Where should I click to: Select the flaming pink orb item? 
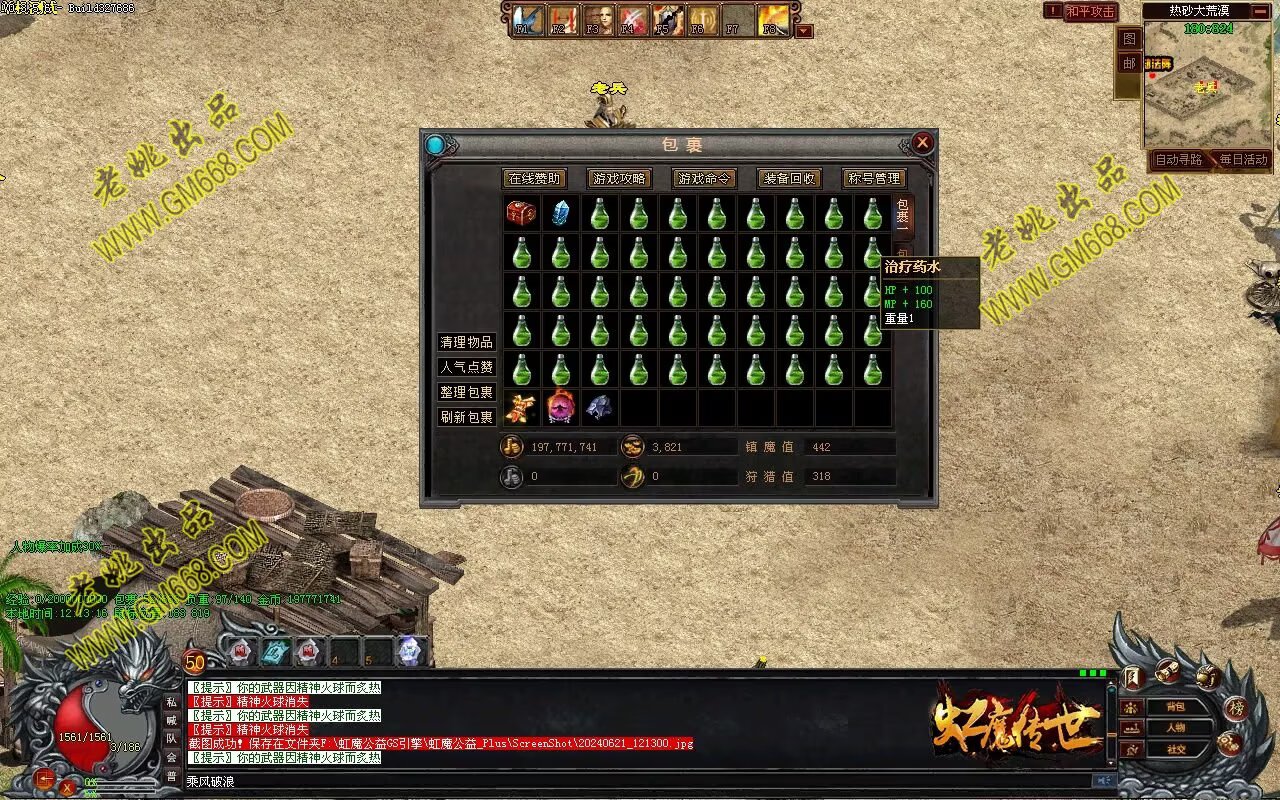click(560, 408)
